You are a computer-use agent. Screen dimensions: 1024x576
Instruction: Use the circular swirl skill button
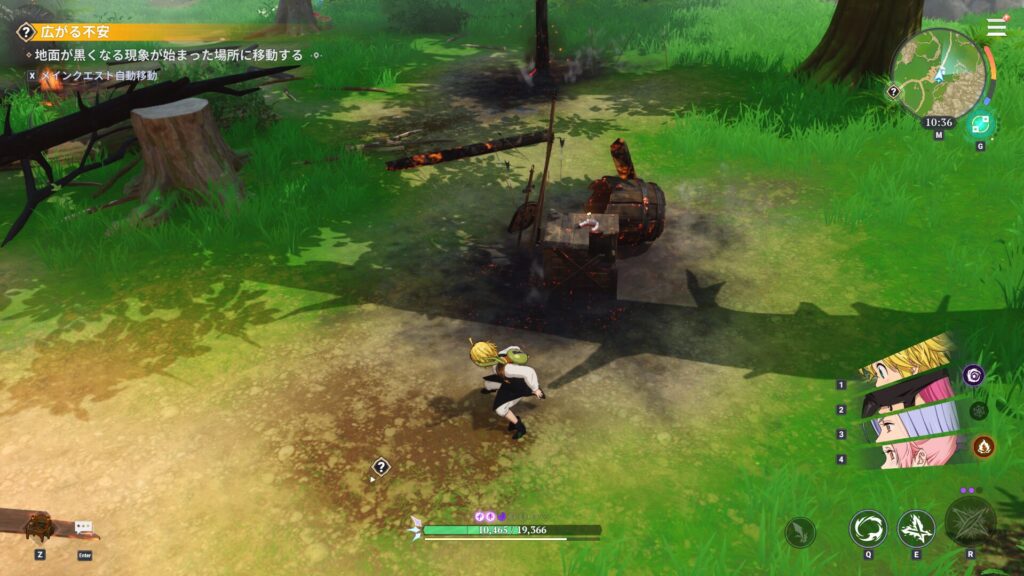867,528
